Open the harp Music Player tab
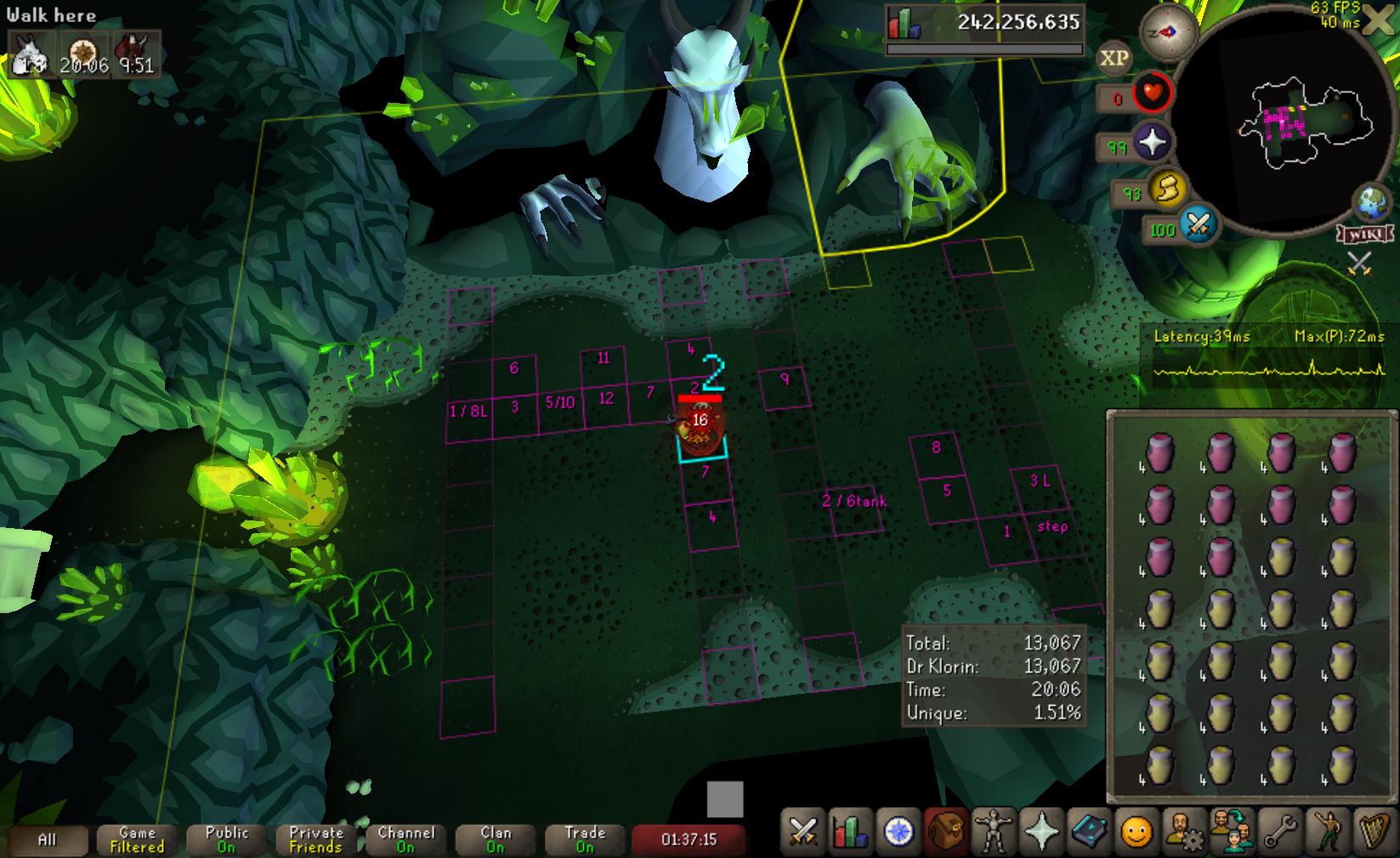1400x858 pixels. [1374, 832]
